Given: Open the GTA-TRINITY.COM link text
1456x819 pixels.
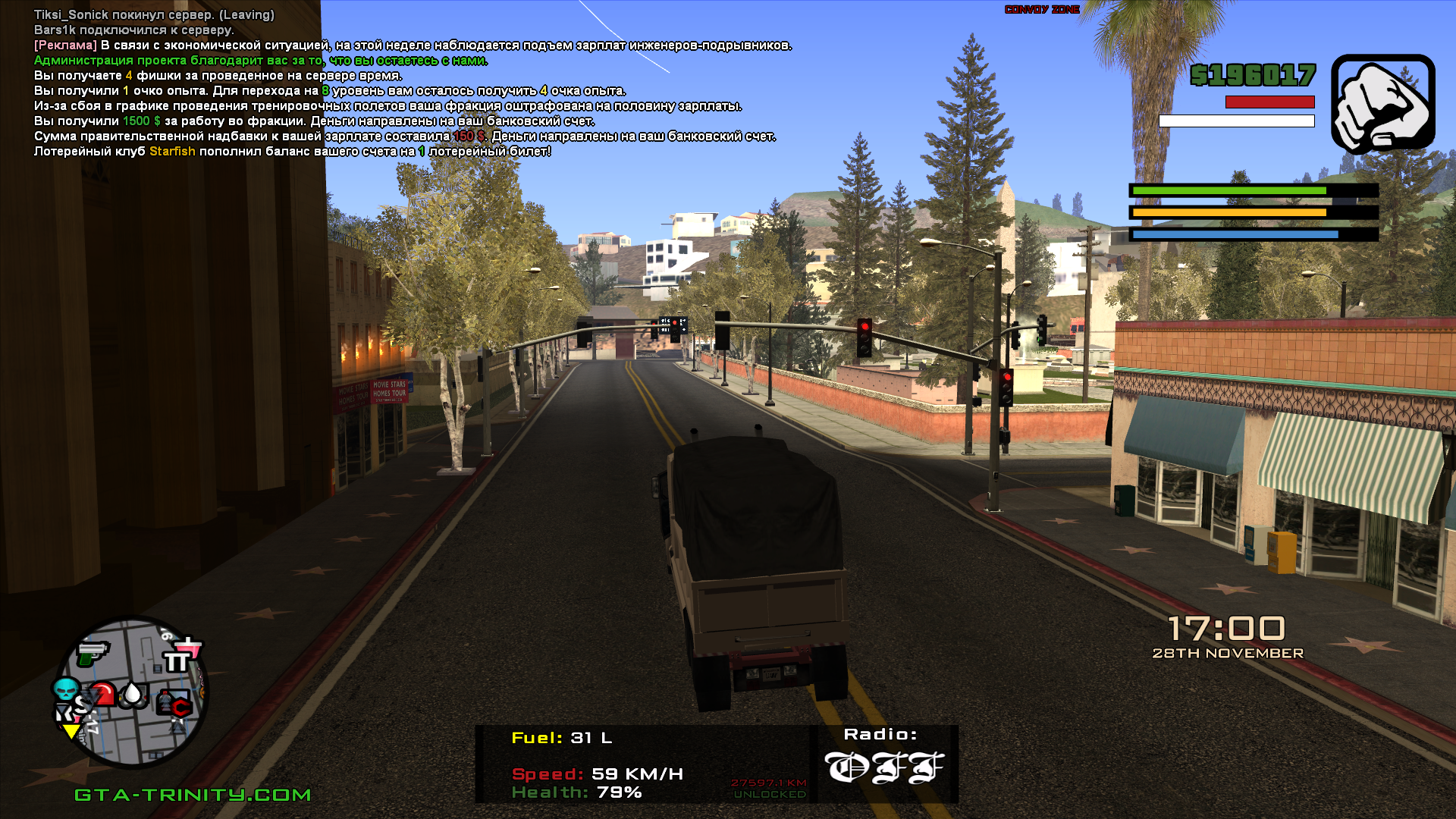Looking at the screenshot, I should [193, 795].
